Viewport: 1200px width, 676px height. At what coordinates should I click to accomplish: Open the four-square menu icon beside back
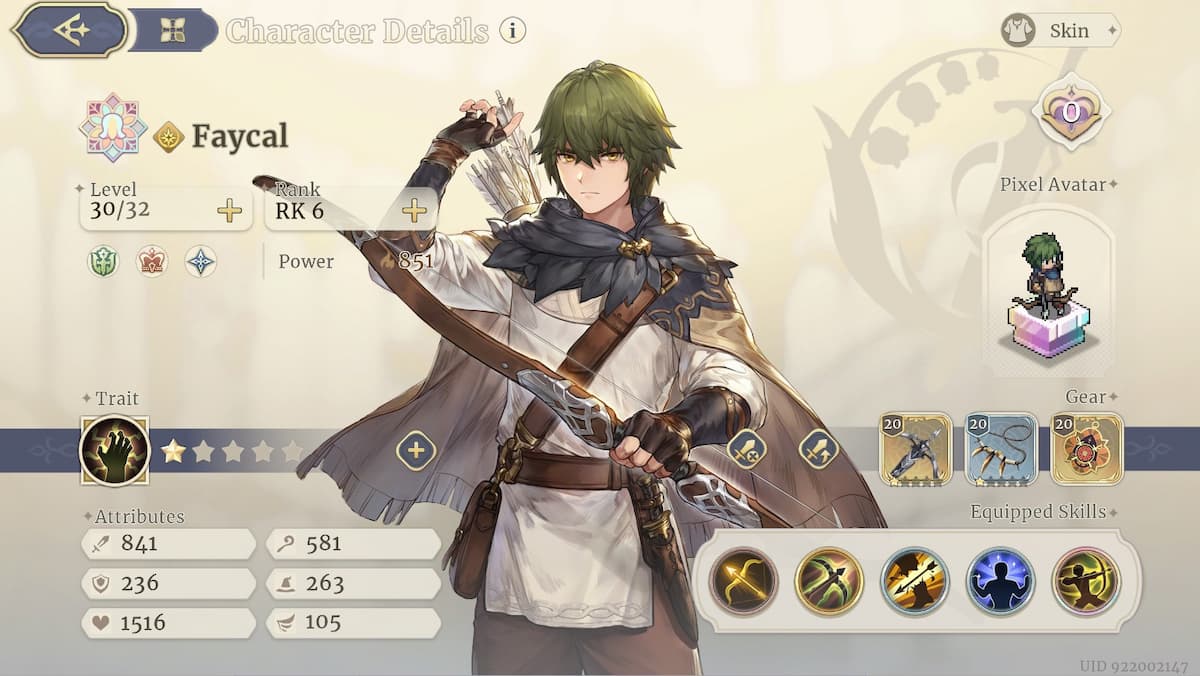[173, 30]
